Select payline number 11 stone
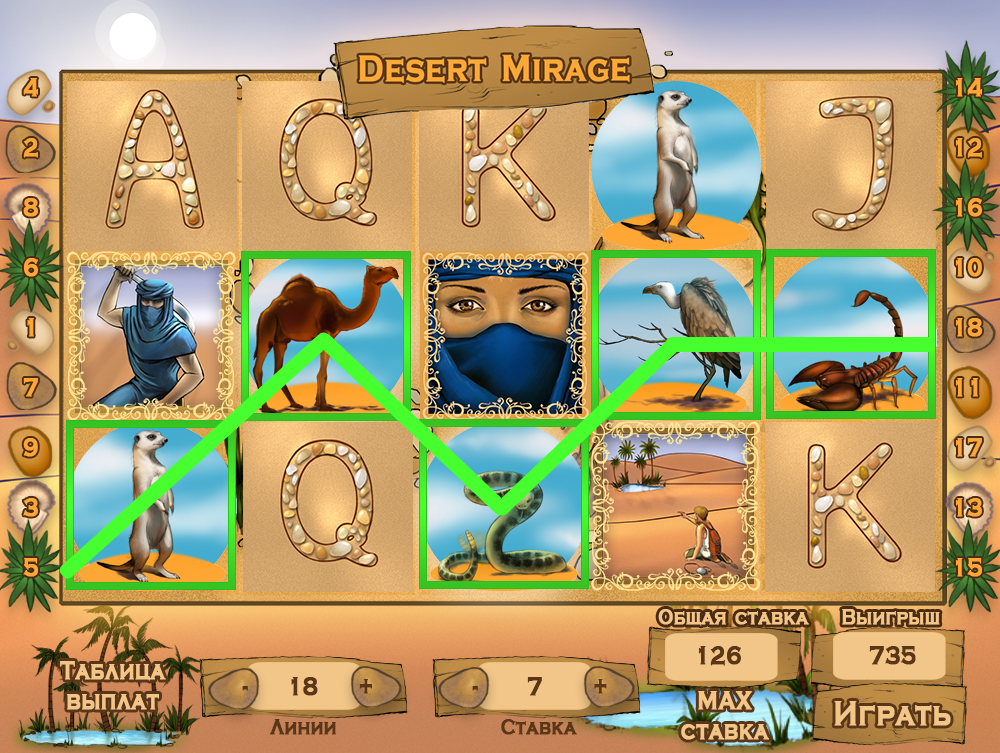Viewport: 1000px width, 753px height. tap(967, 387)
